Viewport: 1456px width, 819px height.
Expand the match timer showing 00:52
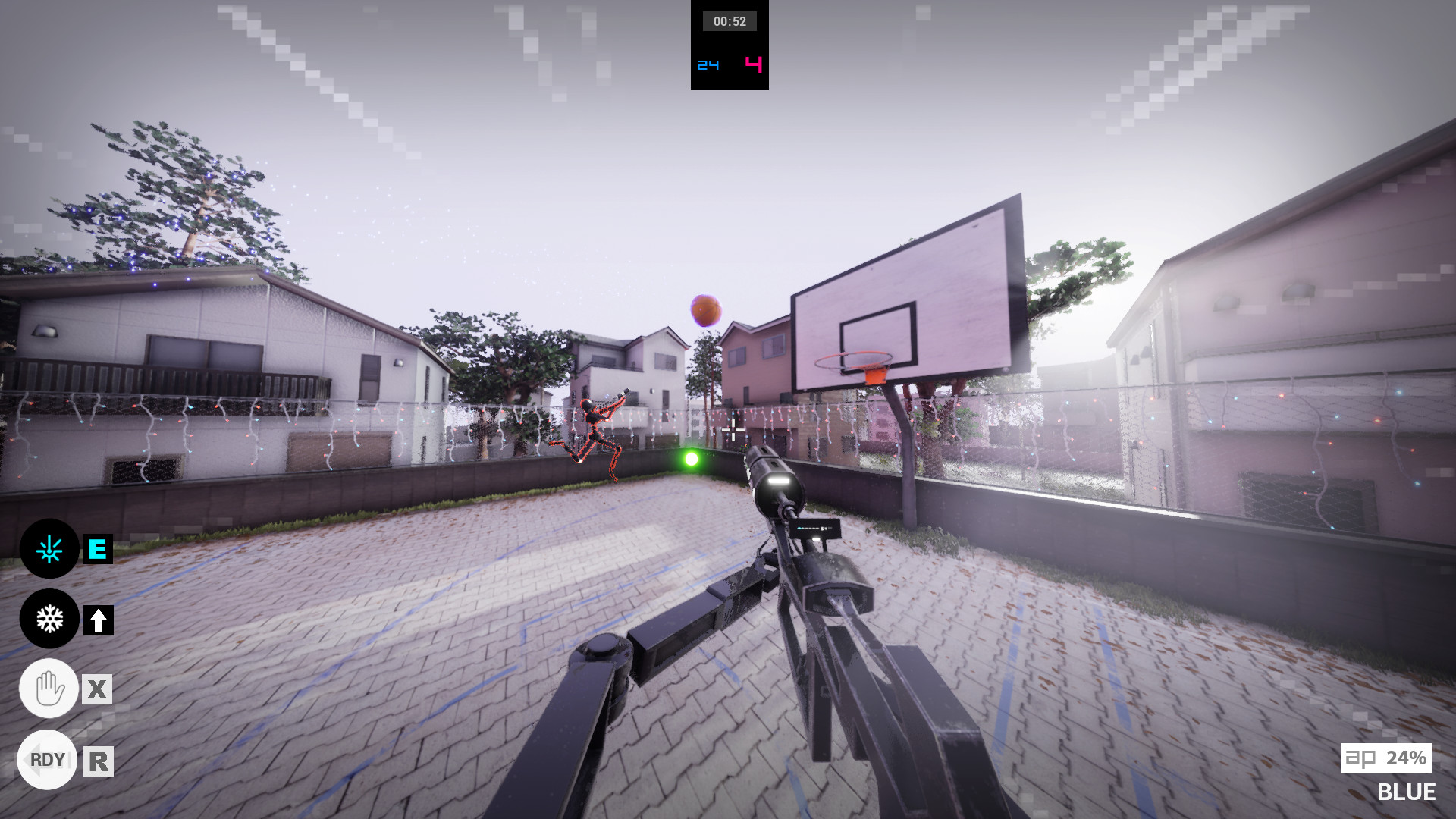coord(730,21)
